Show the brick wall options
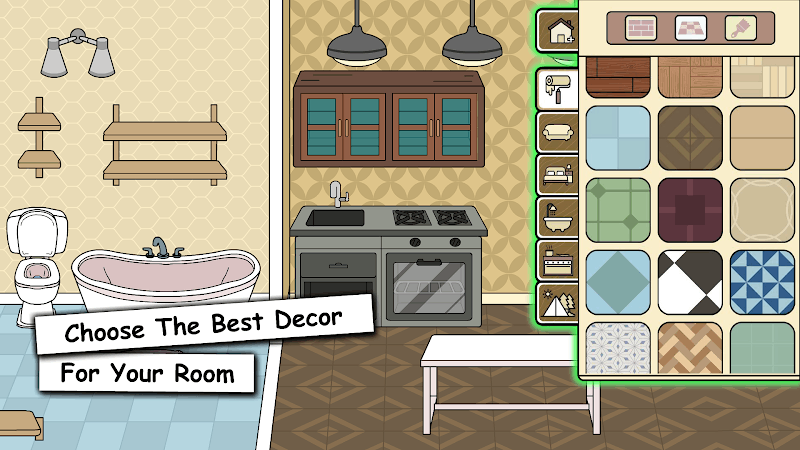 click(640, 27)
